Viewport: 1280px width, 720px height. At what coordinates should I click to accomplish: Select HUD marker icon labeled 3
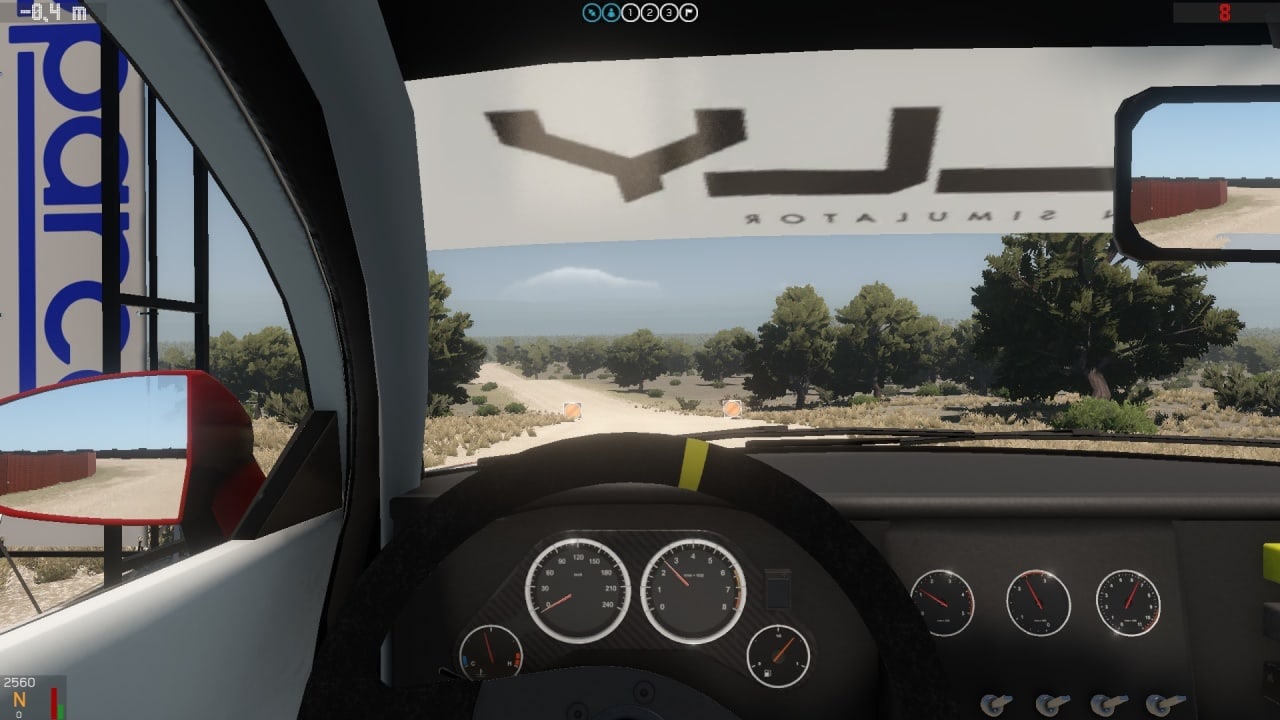pyautogui.click(x=670, y=13)
